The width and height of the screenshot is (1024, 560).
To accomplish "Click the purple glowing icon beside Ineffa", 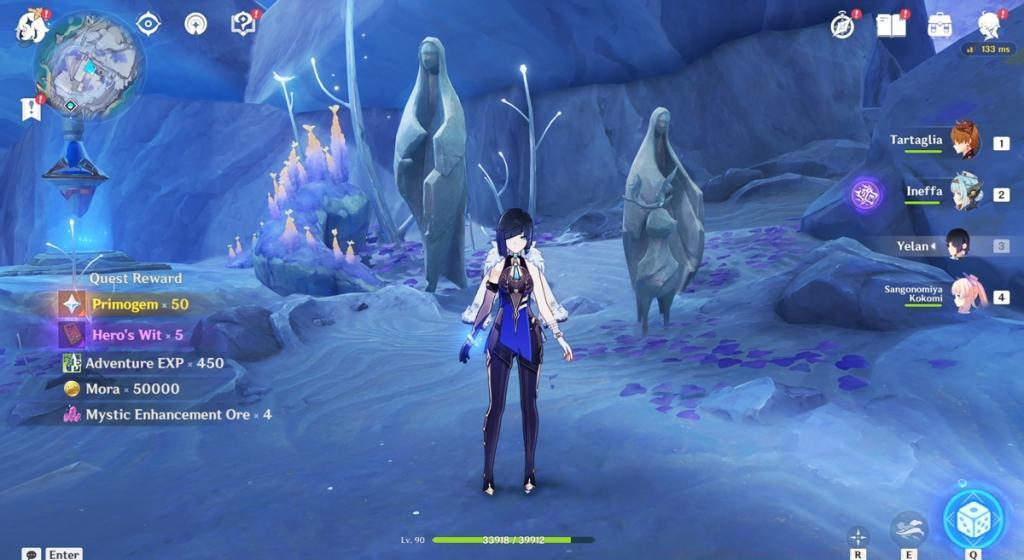I will pyautogui.click(x=866, y=193).
